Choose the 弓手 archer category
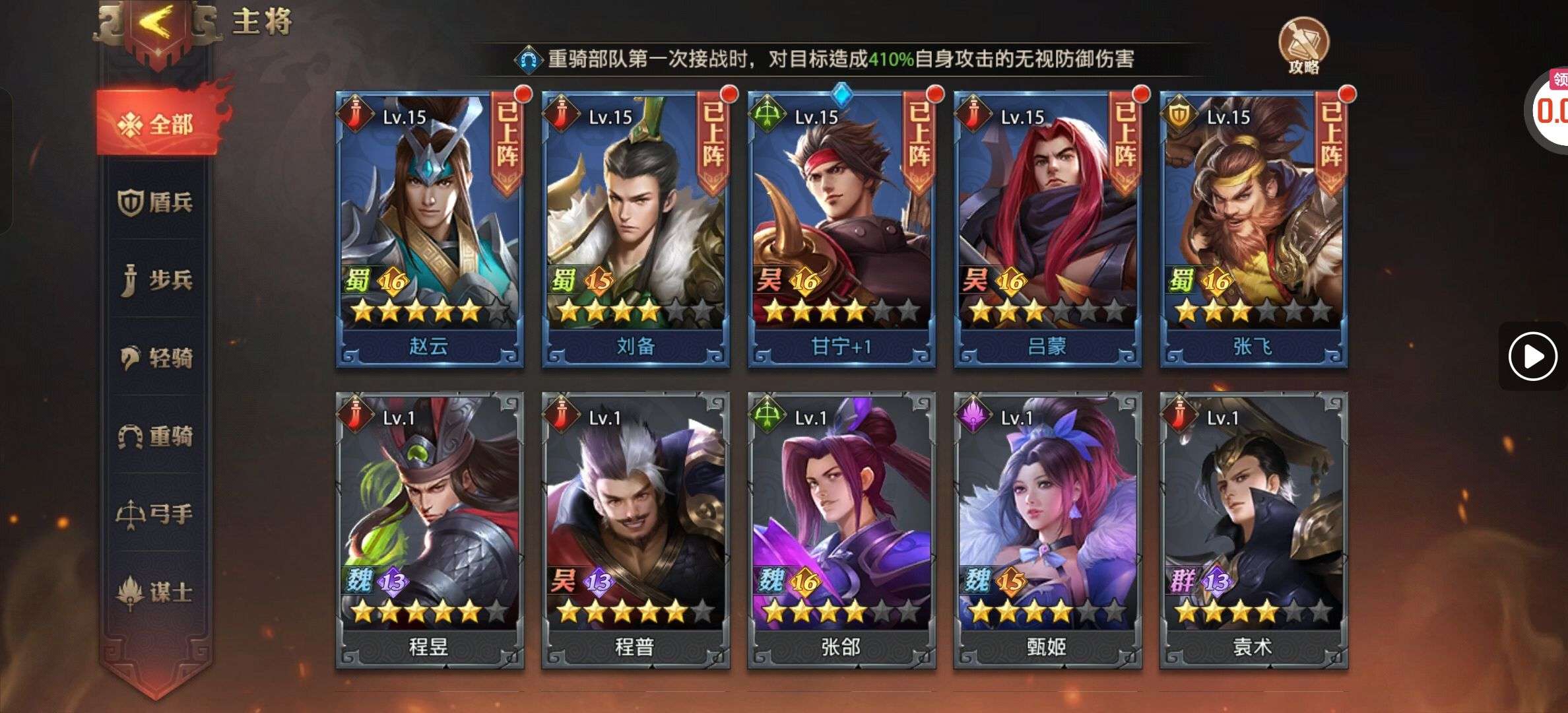This screenshot has height=713, width=1568. click(x=157, y=514)
